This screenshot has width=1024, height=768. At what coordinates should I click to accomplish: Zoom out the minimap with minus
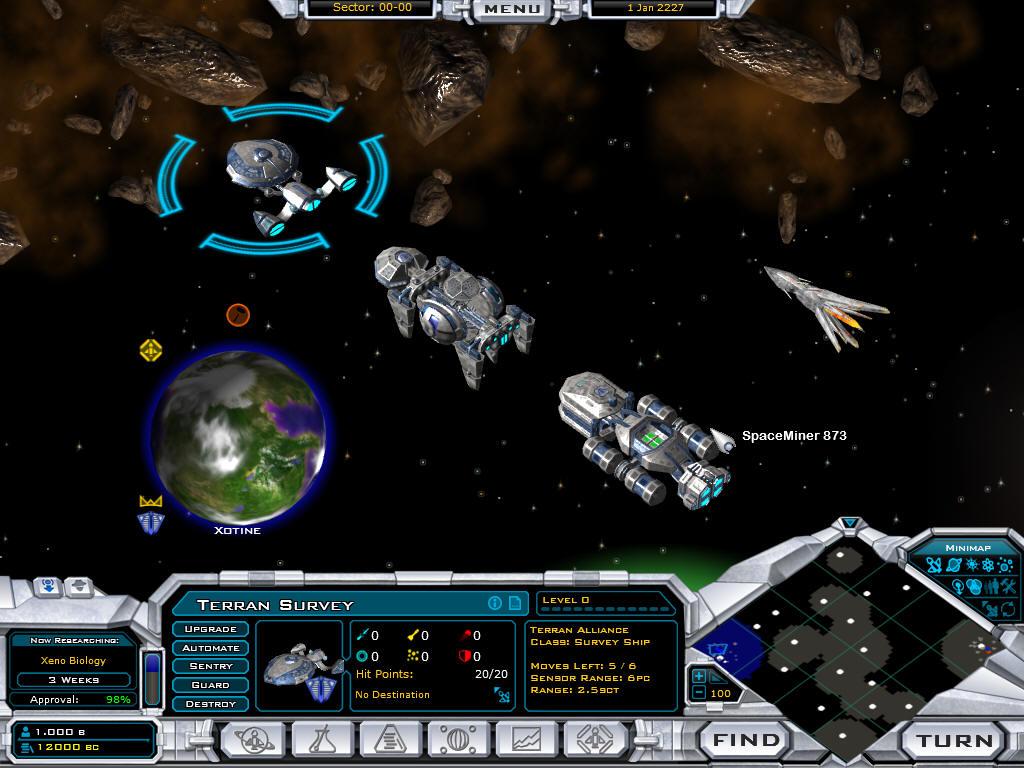point(699,693)
